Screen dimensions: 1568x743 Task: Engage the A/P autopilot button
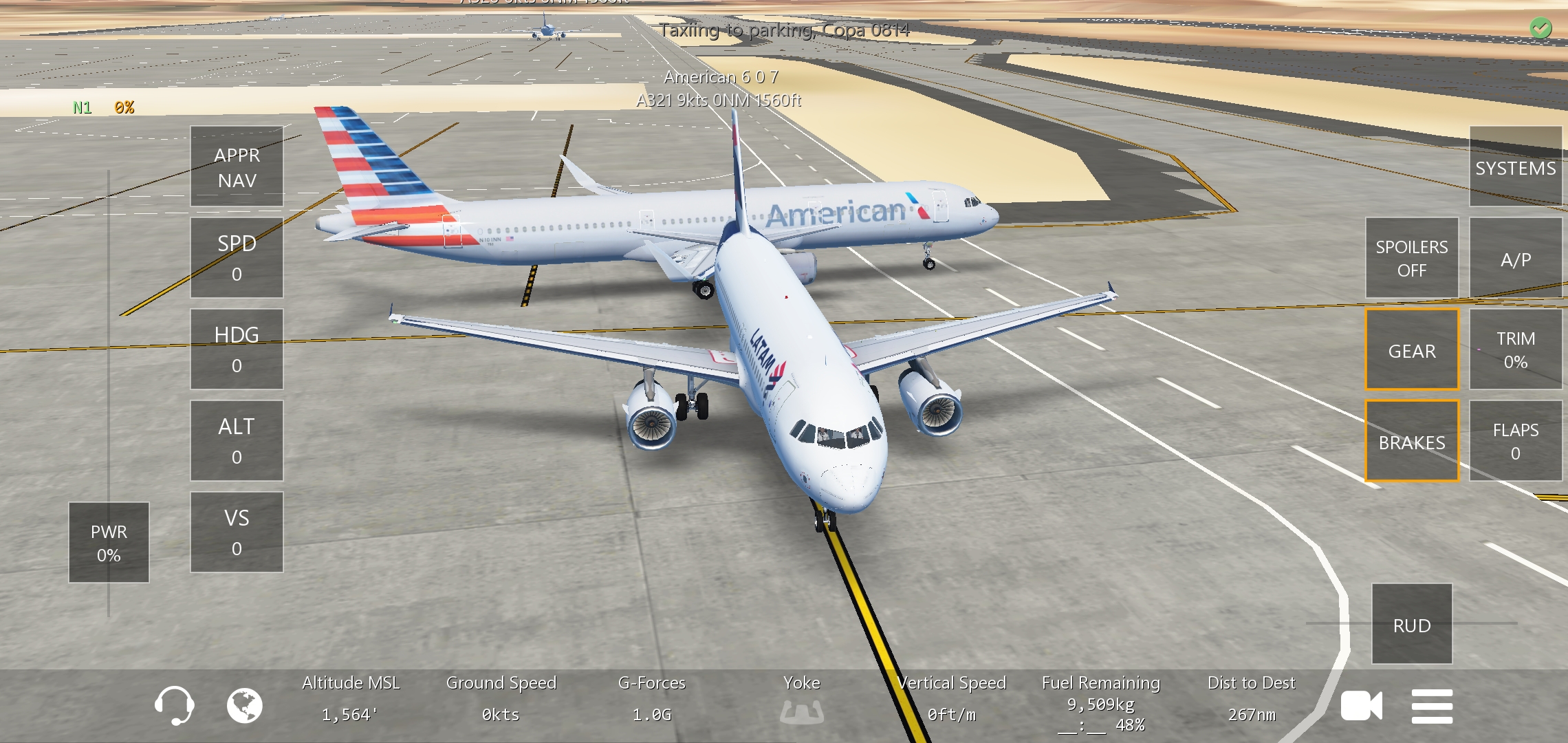coord(1515,259)
